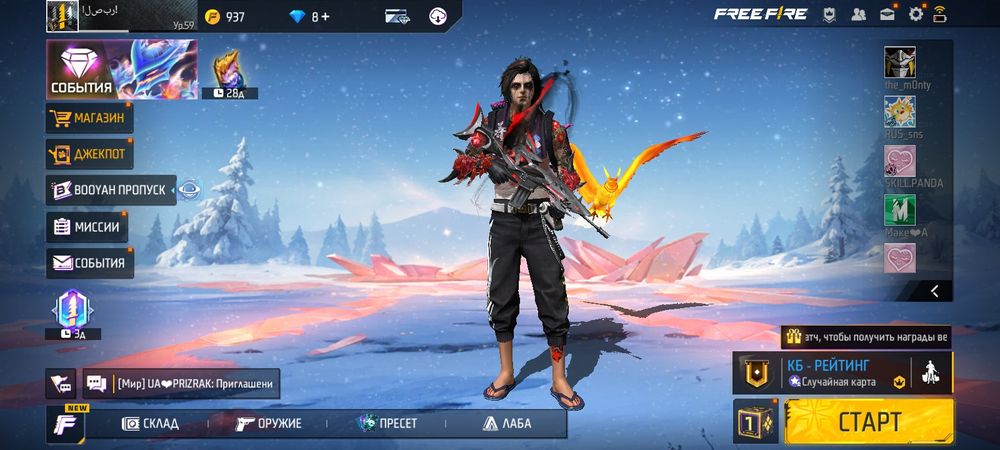Switch to the ОРУЖИЕ weapons tab
Viewport: 1000px width, 450px height.
pos(269,423)
